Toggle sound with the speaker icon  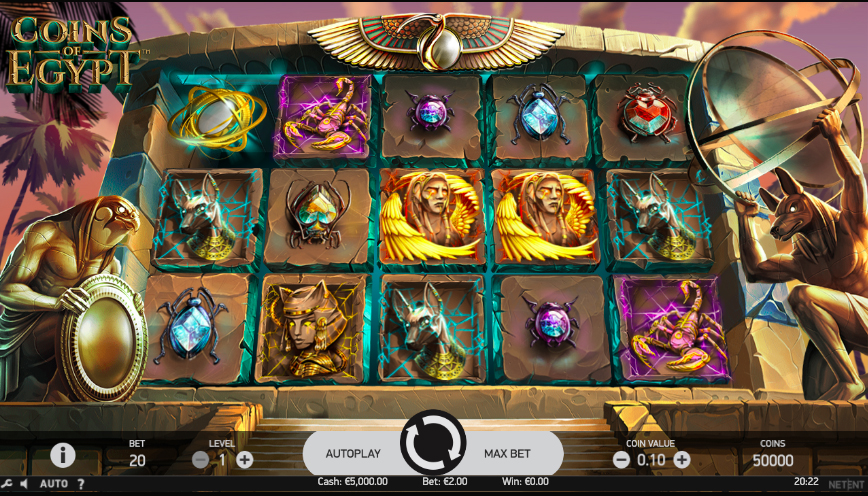24,484
